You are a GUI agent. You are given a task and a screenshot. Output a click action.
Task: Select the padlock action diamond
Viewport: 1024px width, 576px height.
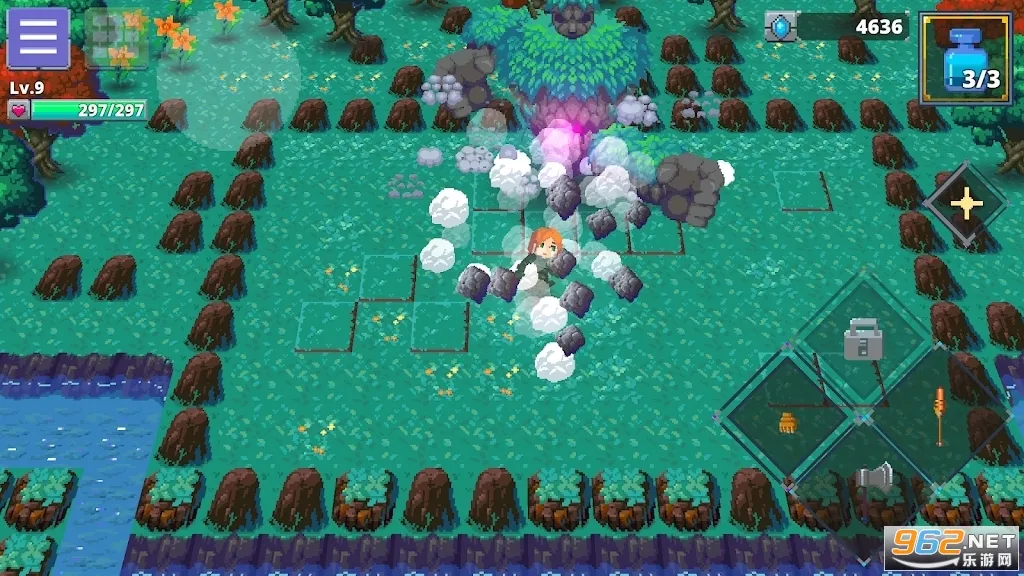tap(862, 340)
